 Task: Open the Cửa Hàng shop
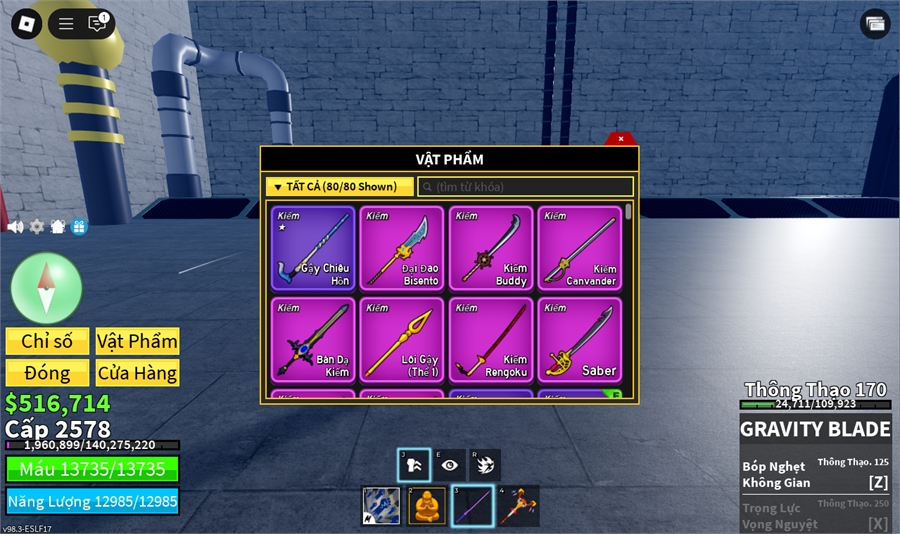click(x=137, y=373)
